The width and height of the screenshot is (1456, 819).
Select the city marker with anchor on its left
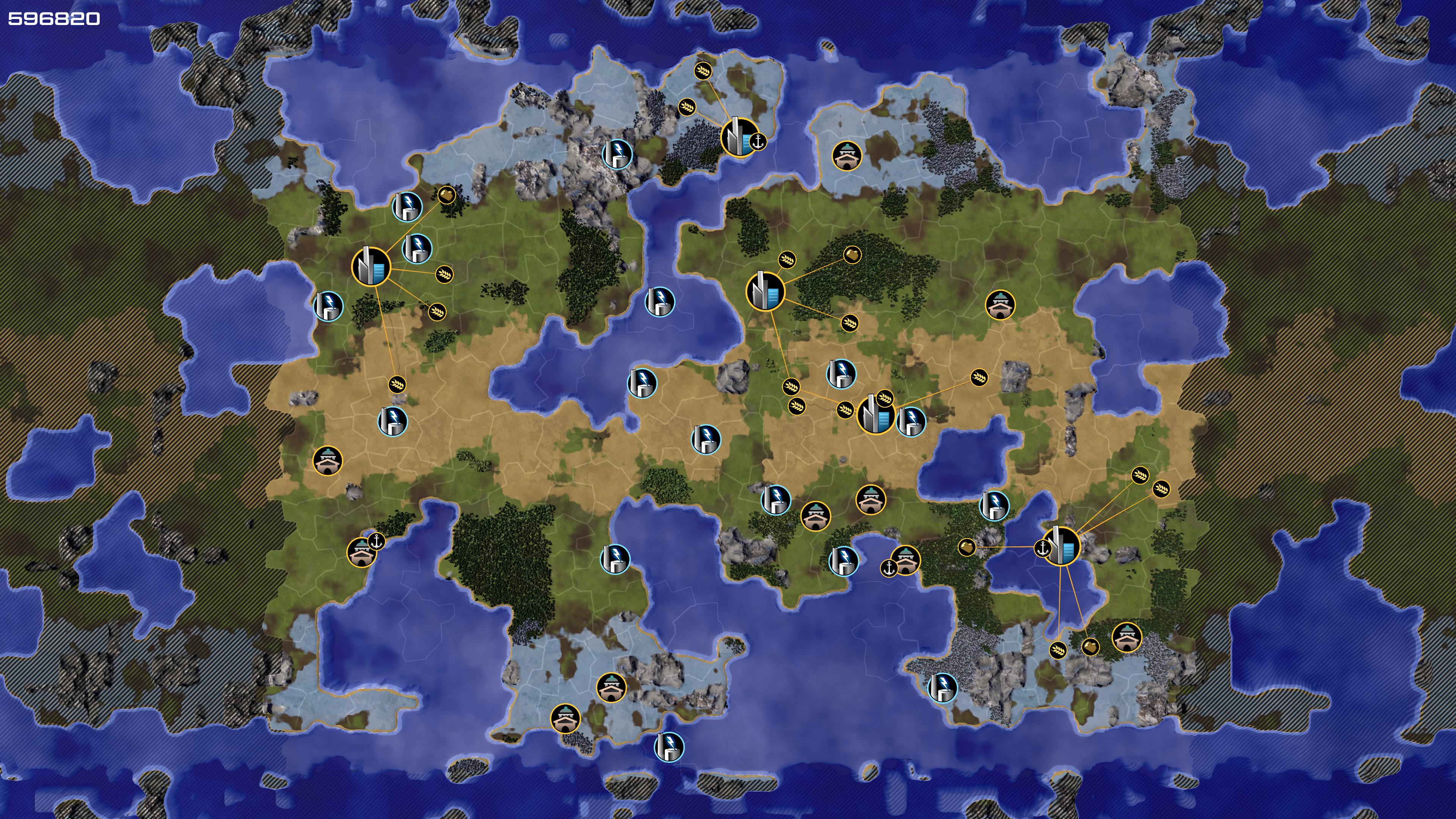[x=1062, y=546]
